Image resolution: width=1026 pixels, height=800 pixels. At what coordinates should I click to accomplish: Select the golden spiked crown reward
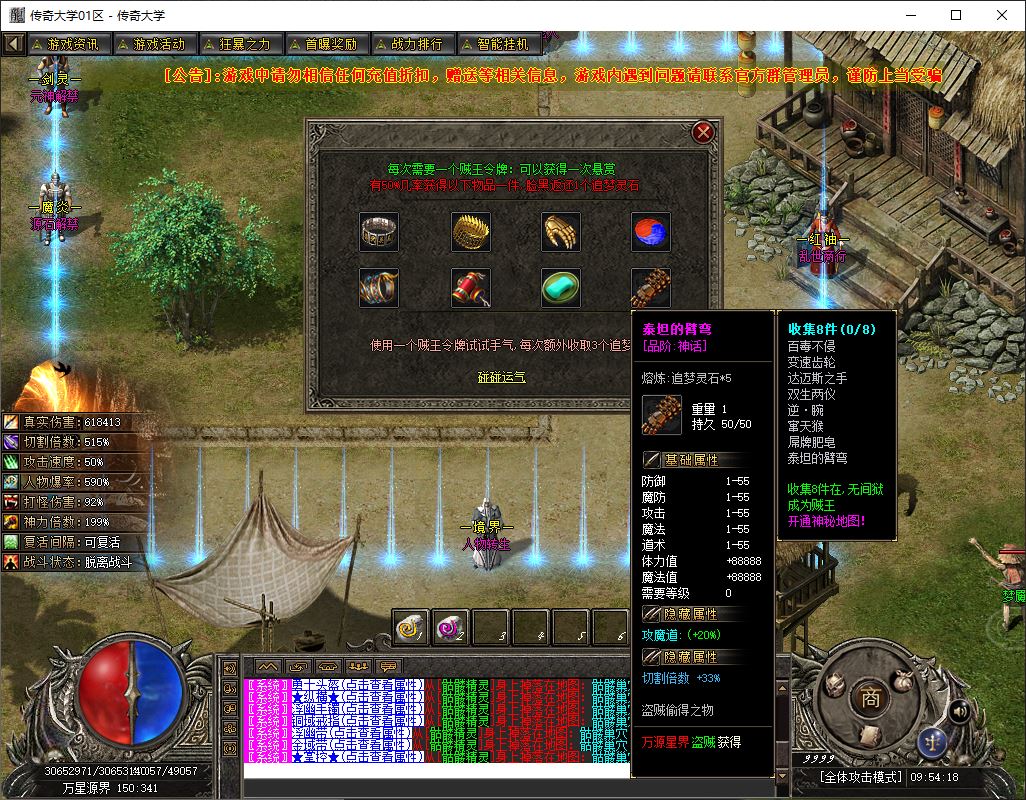click(x=470, y=232)
